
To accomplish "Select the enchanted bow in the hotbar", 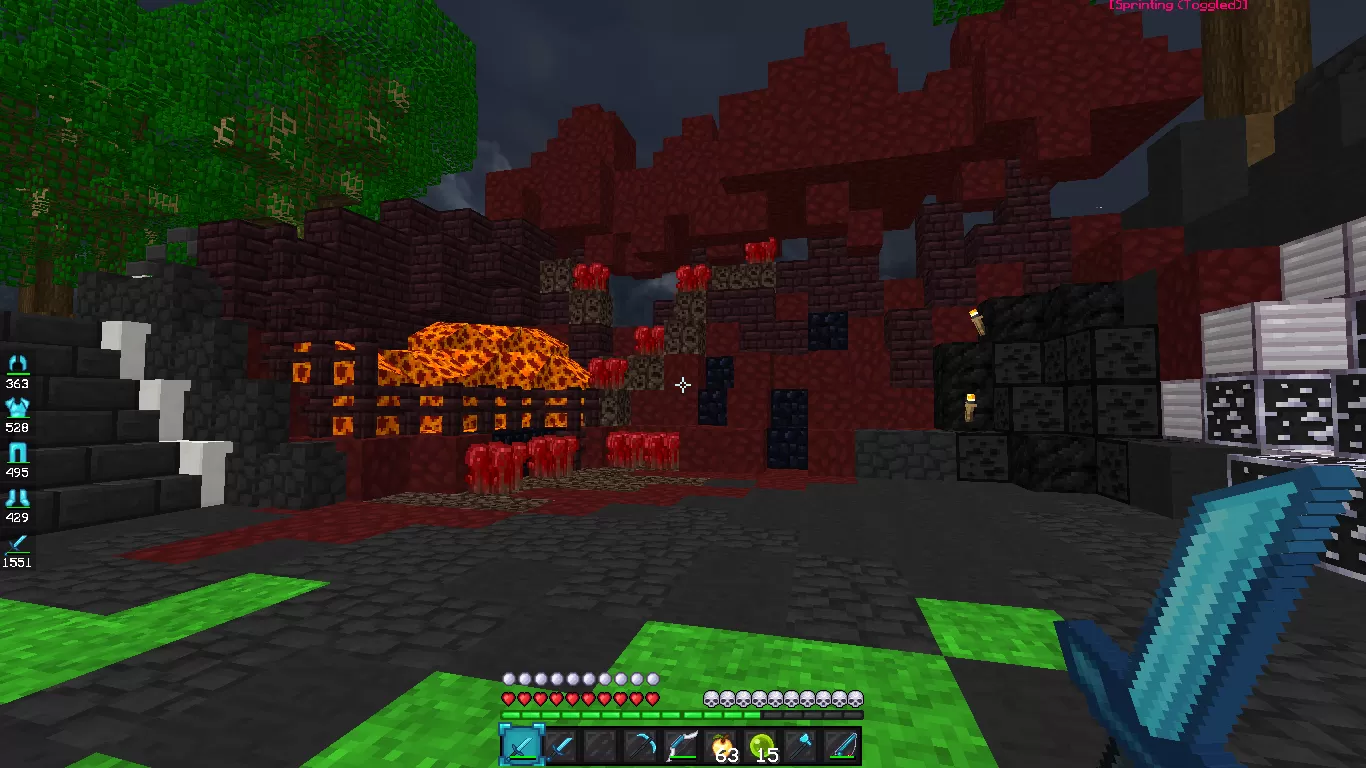I will click(x=682, y=745).
